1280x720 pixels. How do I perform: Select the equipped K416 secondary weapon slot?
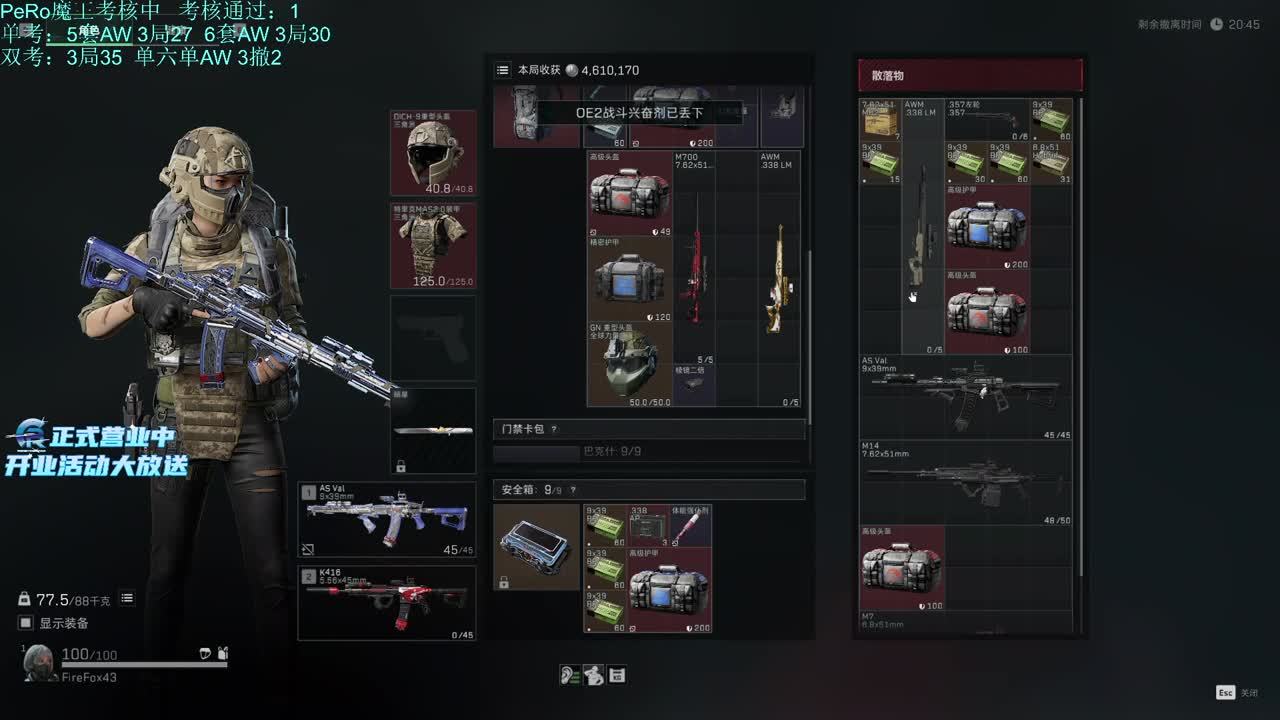387,603
